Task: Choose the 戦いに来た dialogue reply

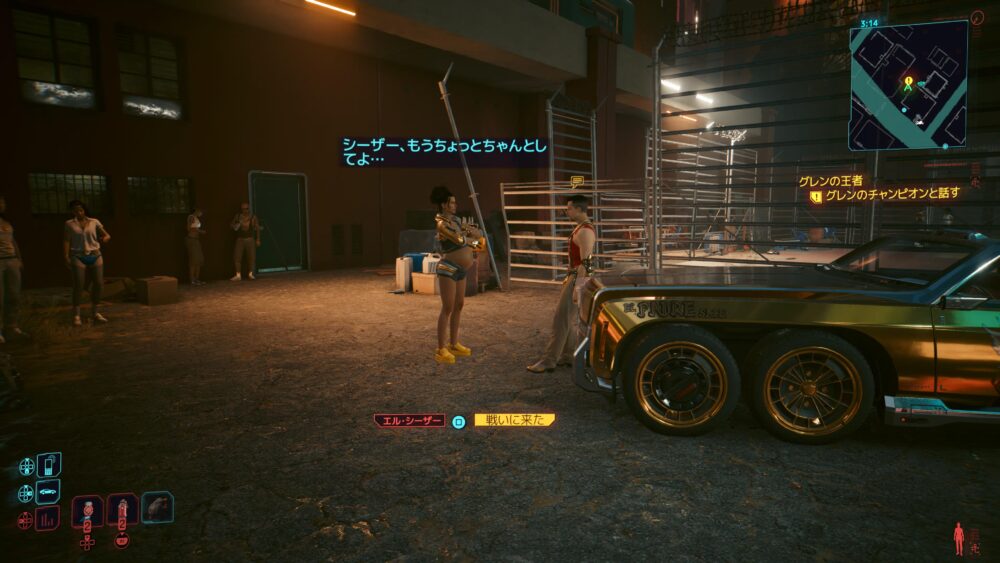Action: pos(514,421)
